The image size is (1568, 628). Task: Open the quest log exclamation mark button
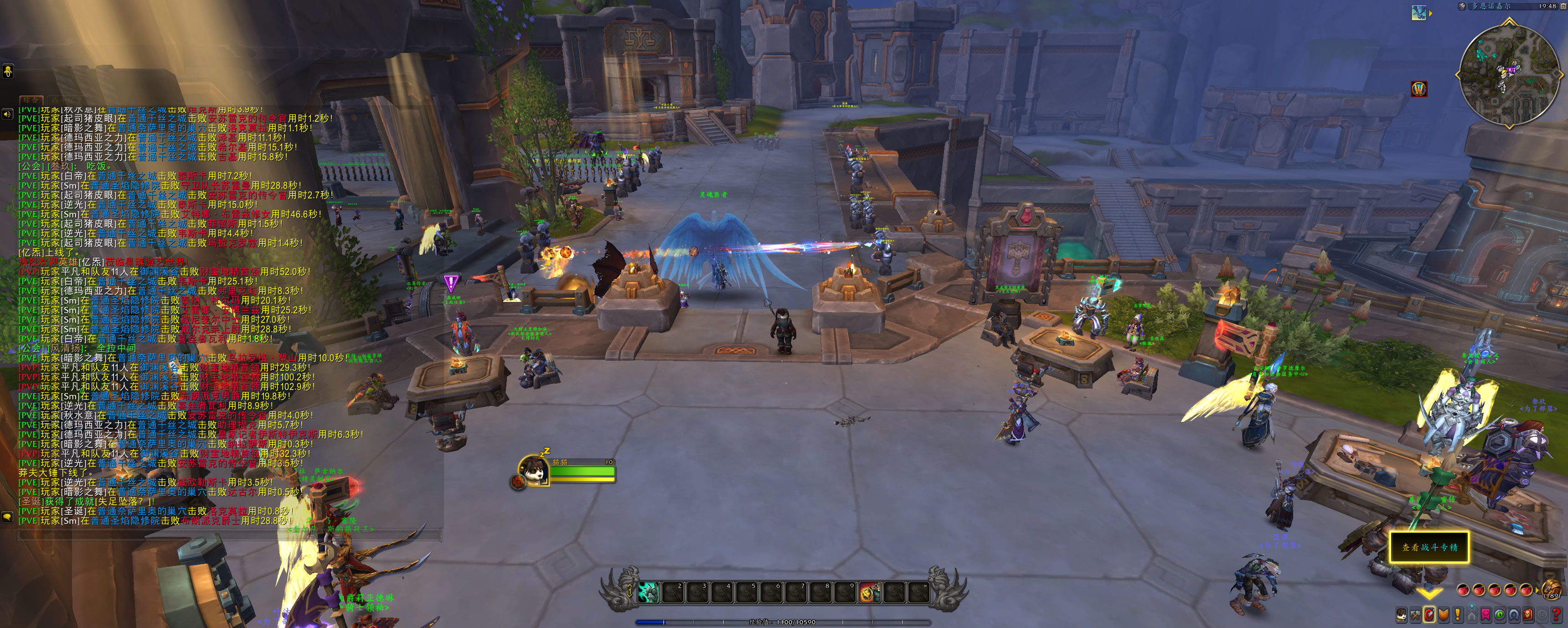pyautogui.click(x=1457, y=615)
